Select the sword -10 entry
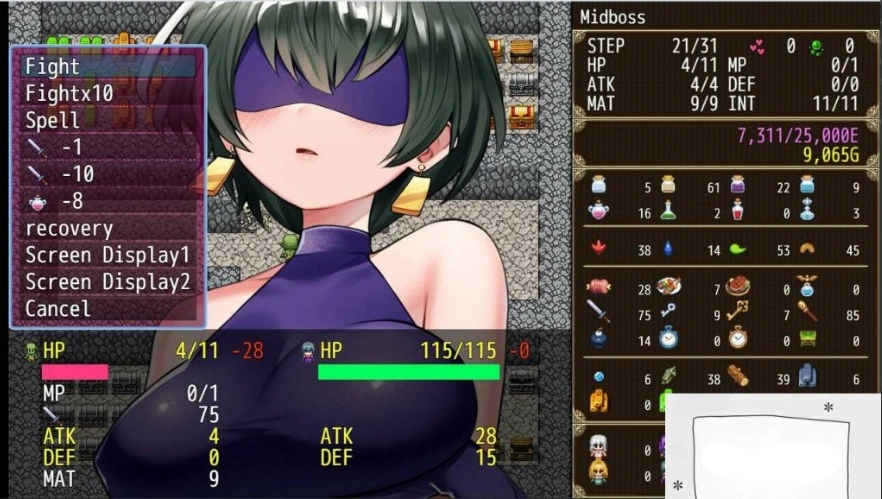882x499 pixels. click(107, 174)
